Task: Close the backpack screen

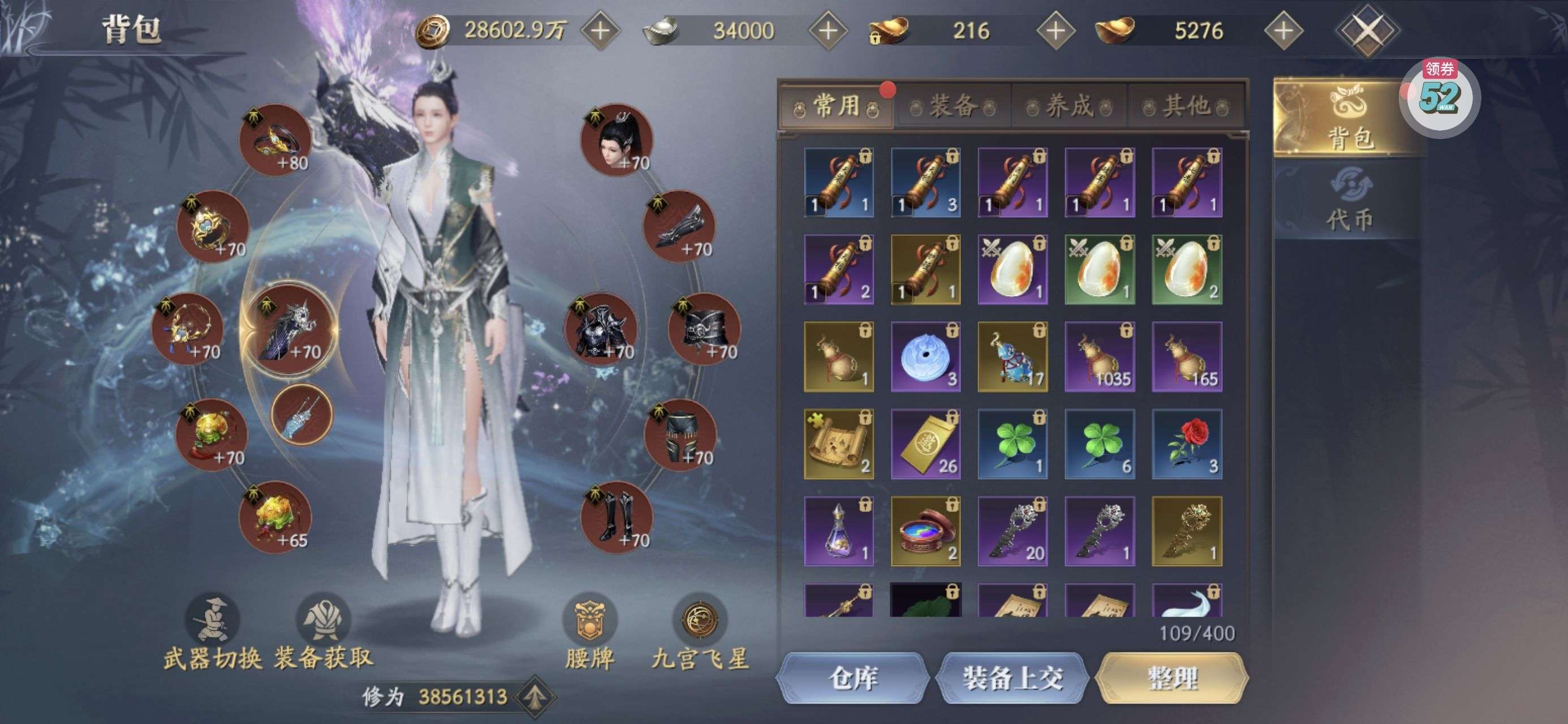Action: coord(1367,31)
